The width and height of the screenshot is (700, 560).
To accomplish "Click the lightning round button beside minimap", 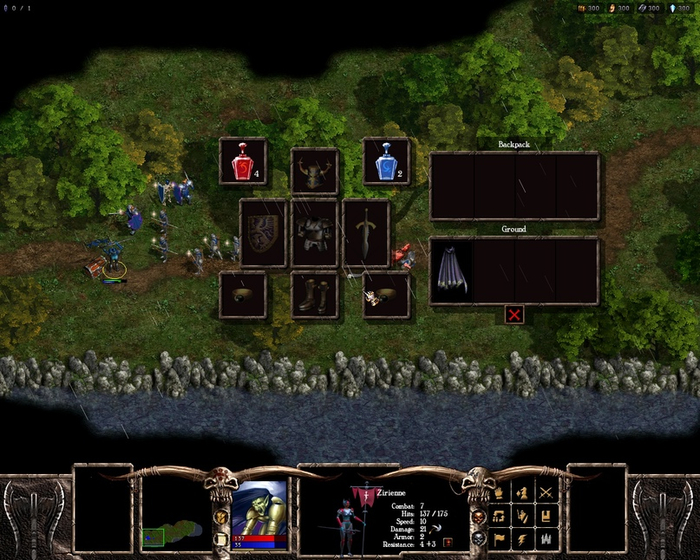I will pos(221,516).
